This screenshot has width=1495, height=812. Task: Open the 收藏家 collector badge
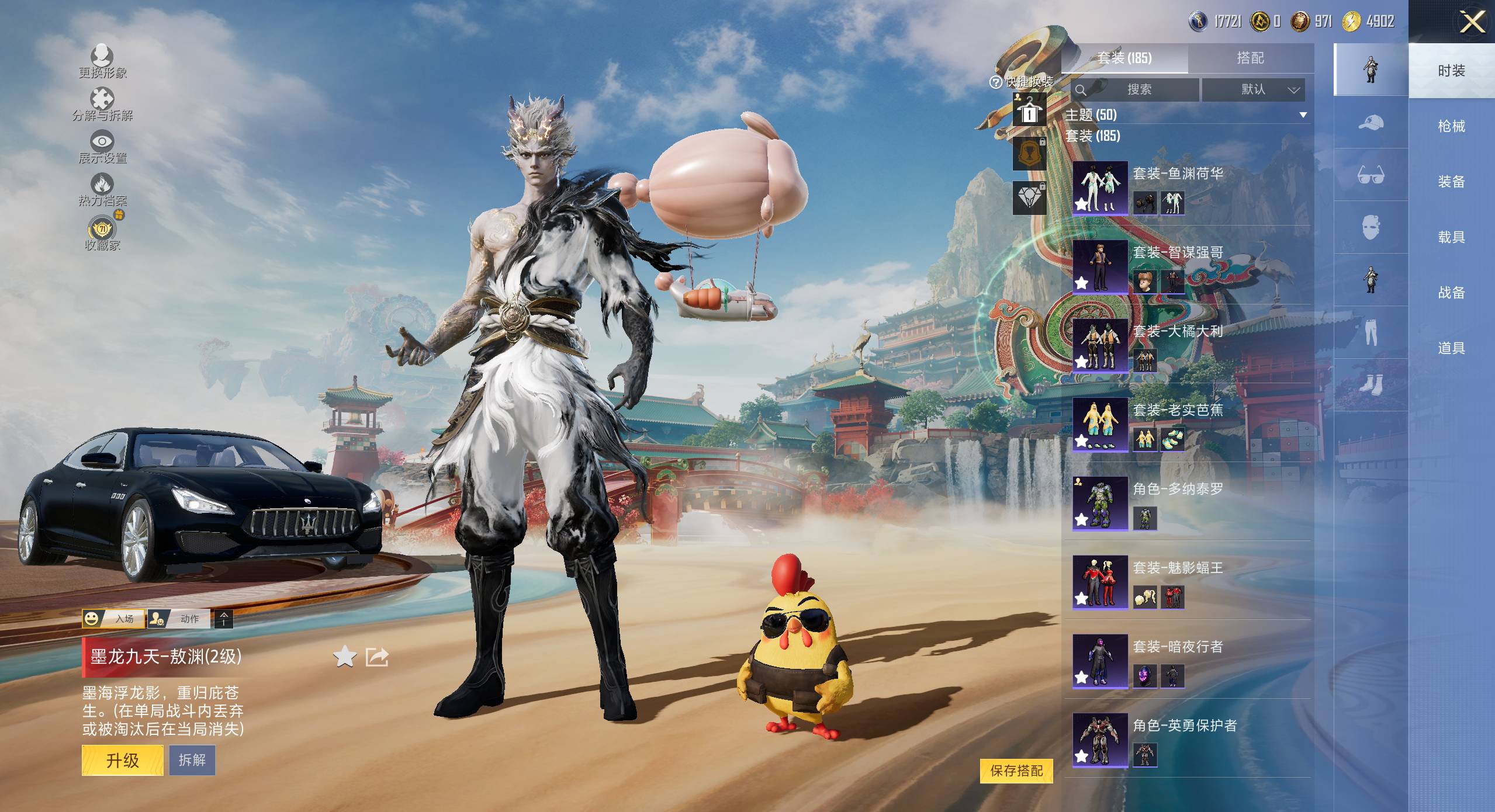click(102, 233)
